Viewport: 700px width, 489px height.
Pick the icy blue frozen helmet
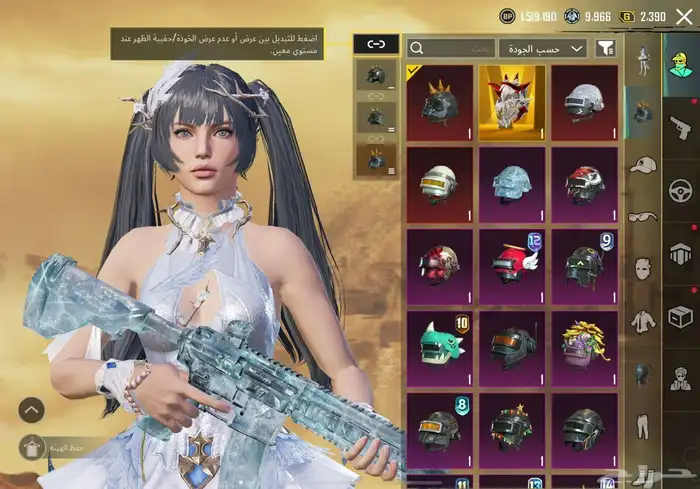click(512, 184)
